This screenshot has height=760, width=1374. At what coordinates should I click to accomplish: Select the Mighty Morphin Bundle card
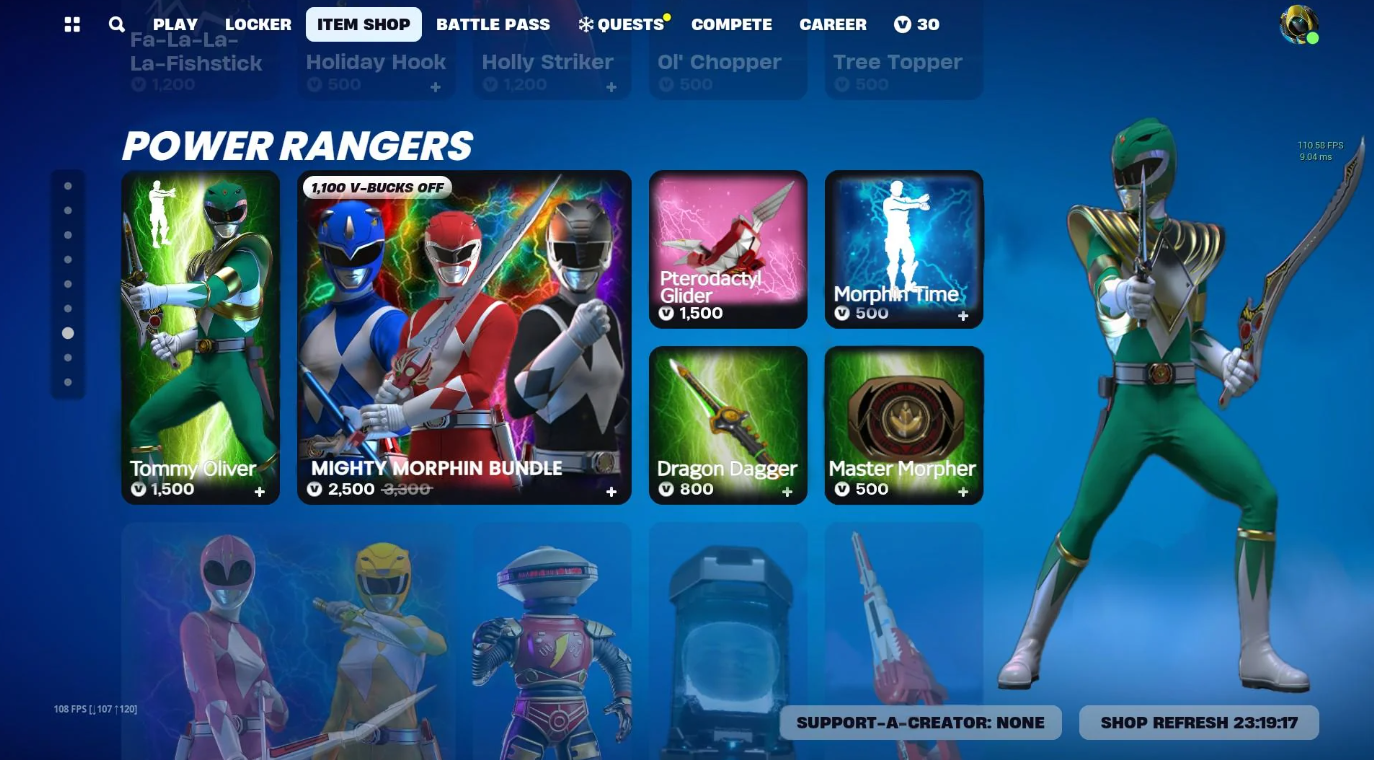pyautogui.click(x=464, y=337)
